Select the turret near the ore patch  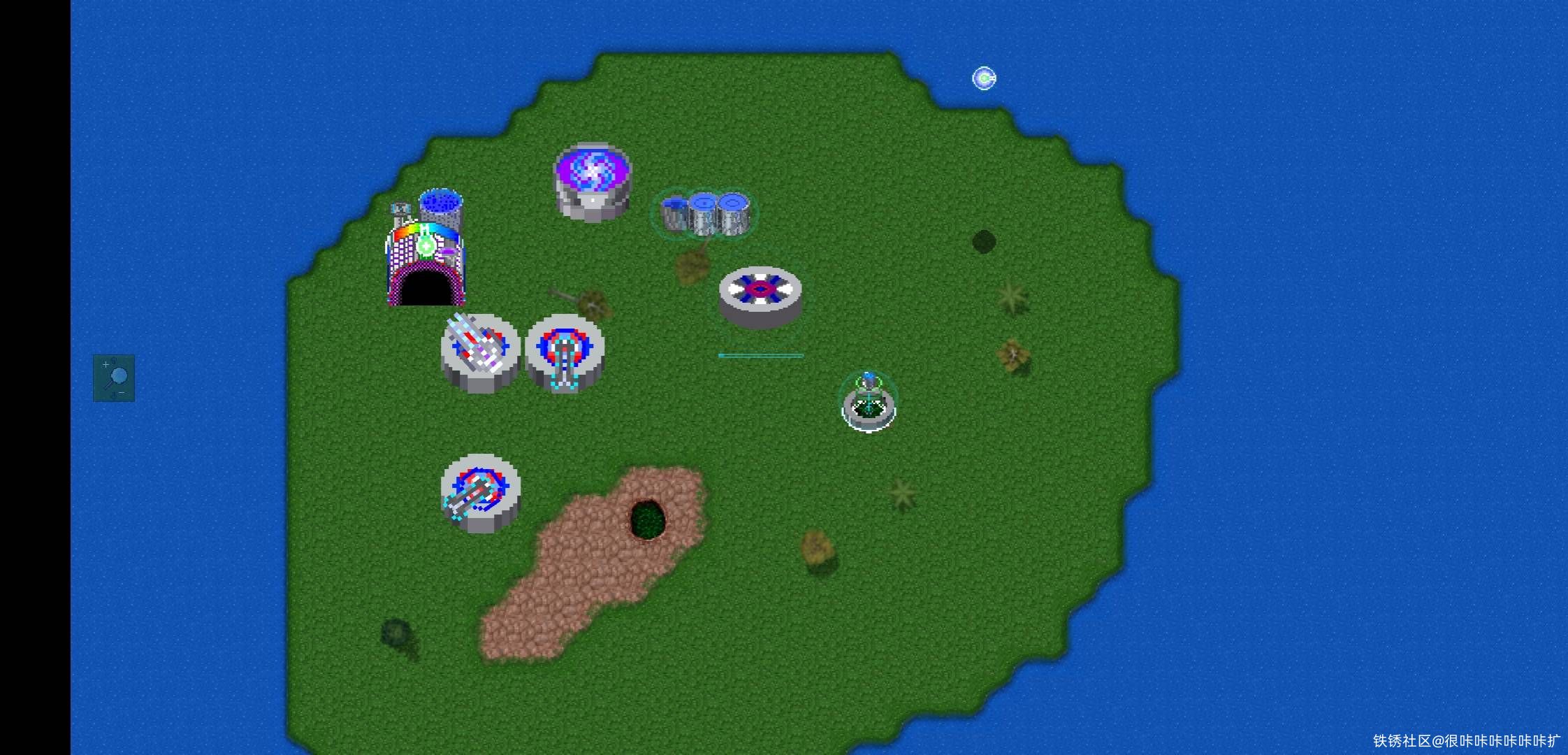[482, 489]
